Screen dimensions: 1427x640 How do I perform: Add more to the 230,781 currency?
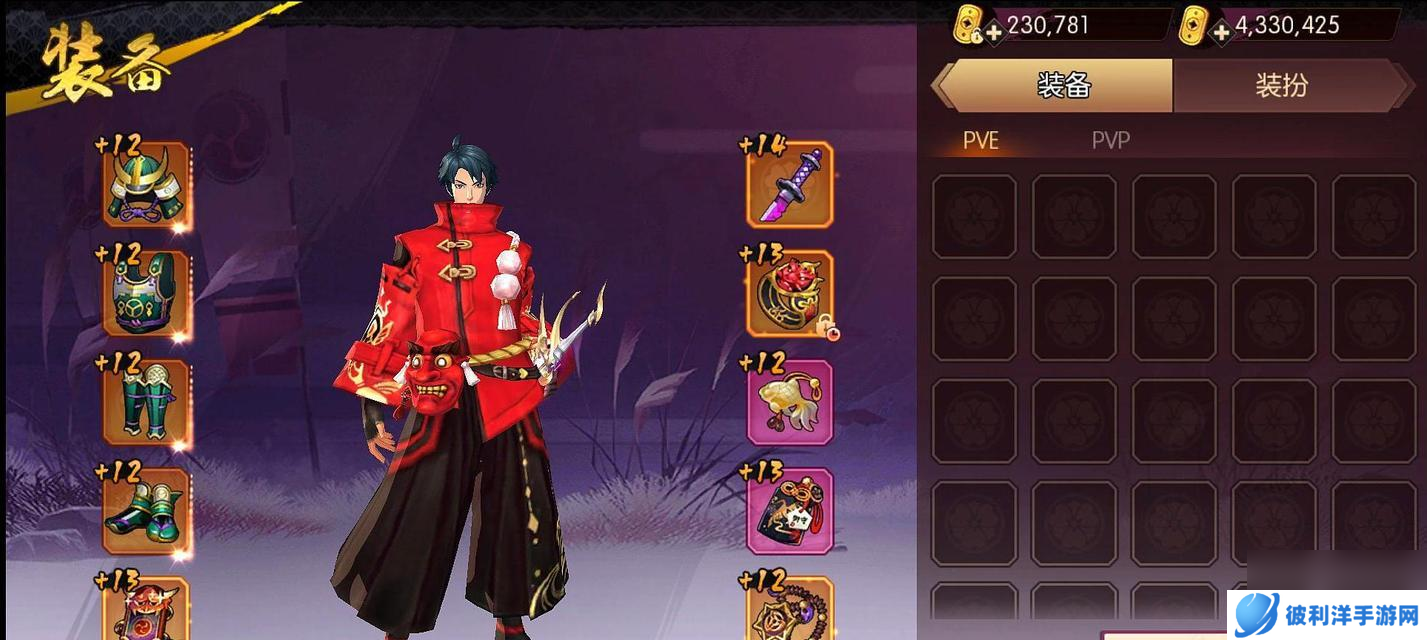point(994,32)
